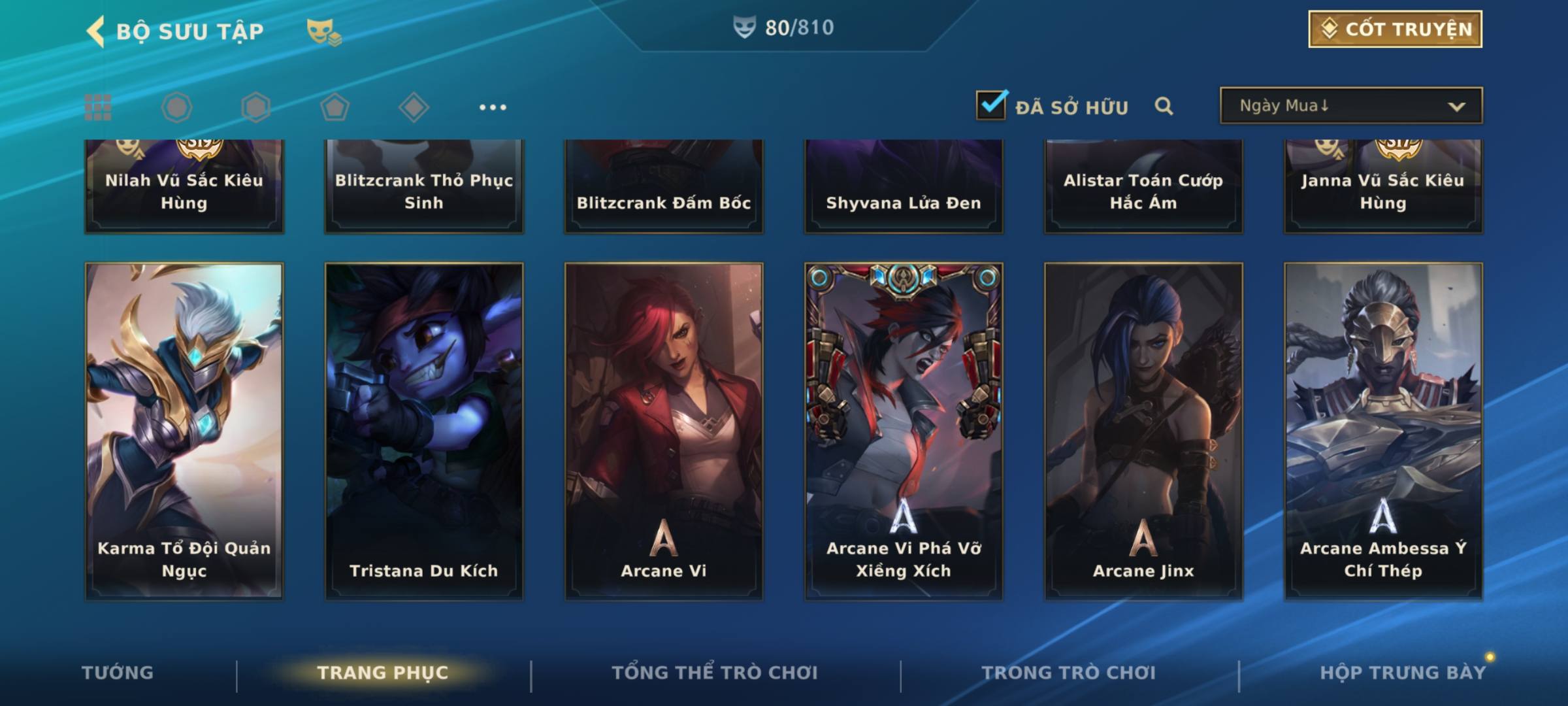
Task: Open the skin search magnifier
Action: 1164,106
